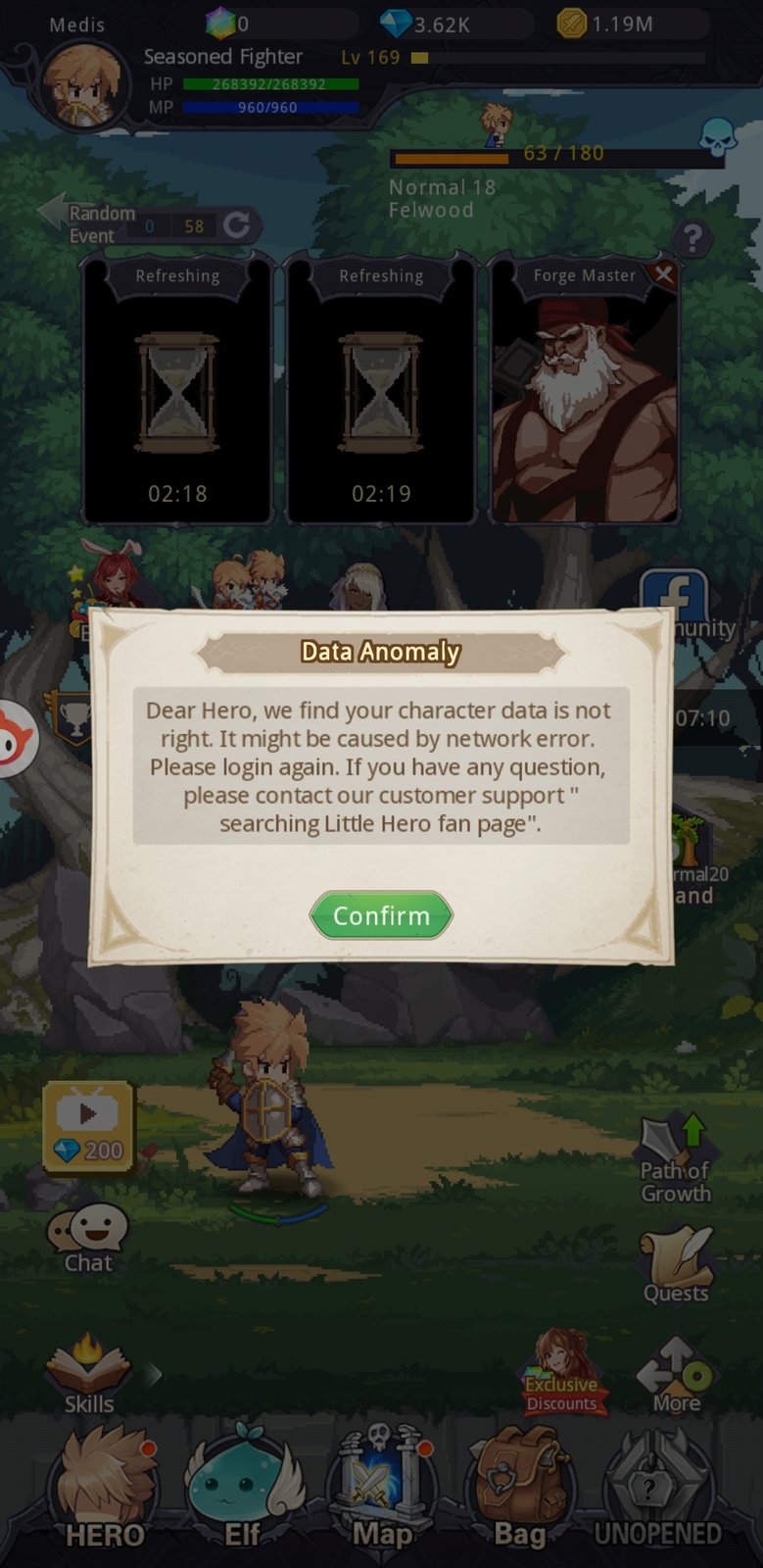Open the Bag tab
This screenshot has width=763, height=1568.
click(x=519, y=1490)
